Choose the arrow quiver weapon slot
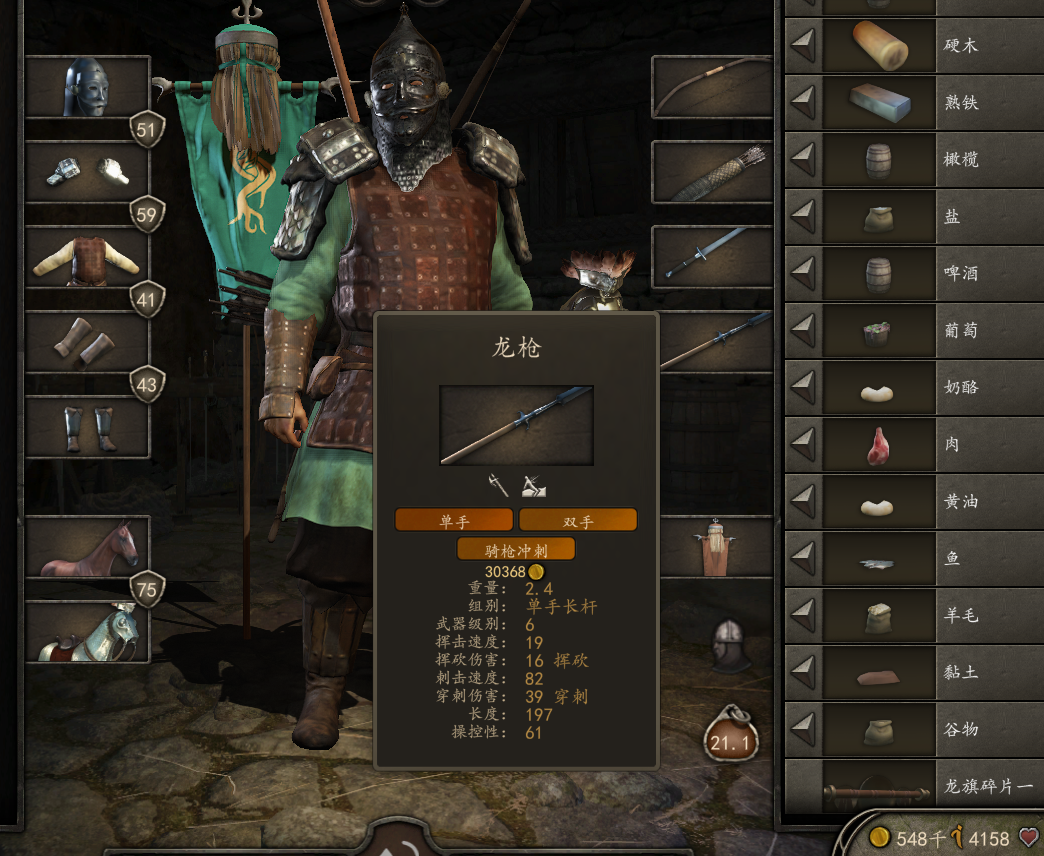Viewport: 1044px width, 856px height. coord(712,173)
